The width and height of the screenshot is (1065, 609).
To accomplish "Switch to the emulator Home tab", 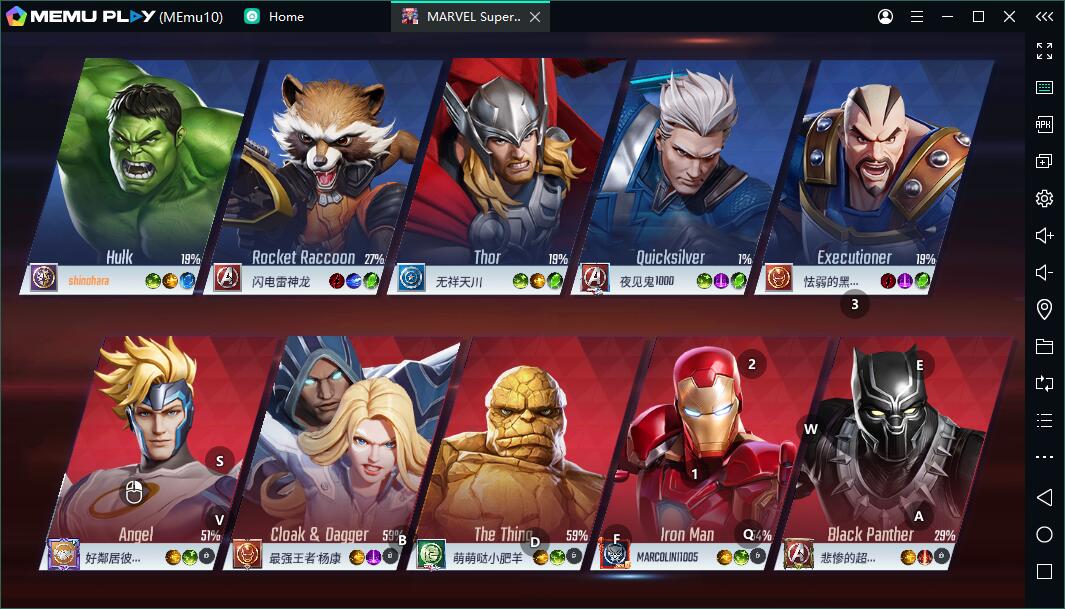I will point(275,17).
